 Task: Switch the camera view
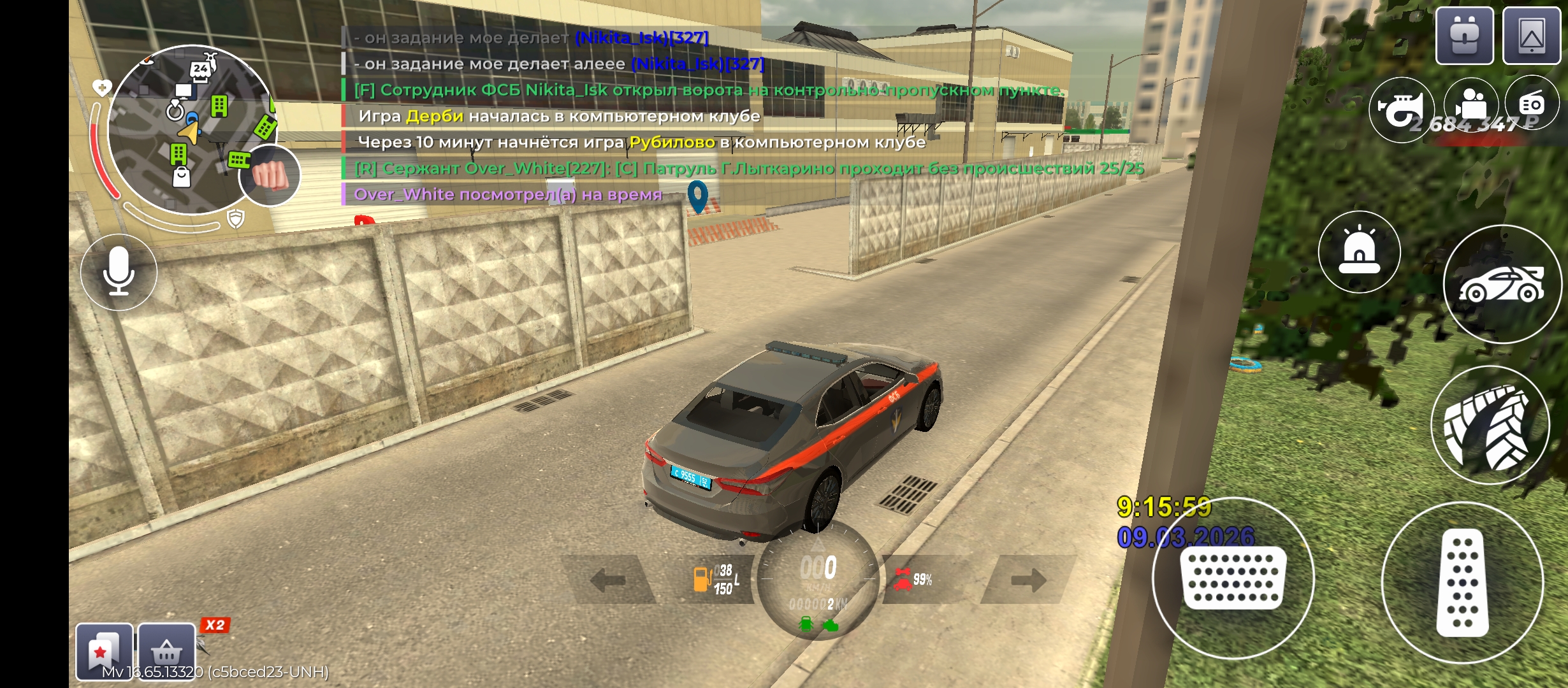point(1470,105)
